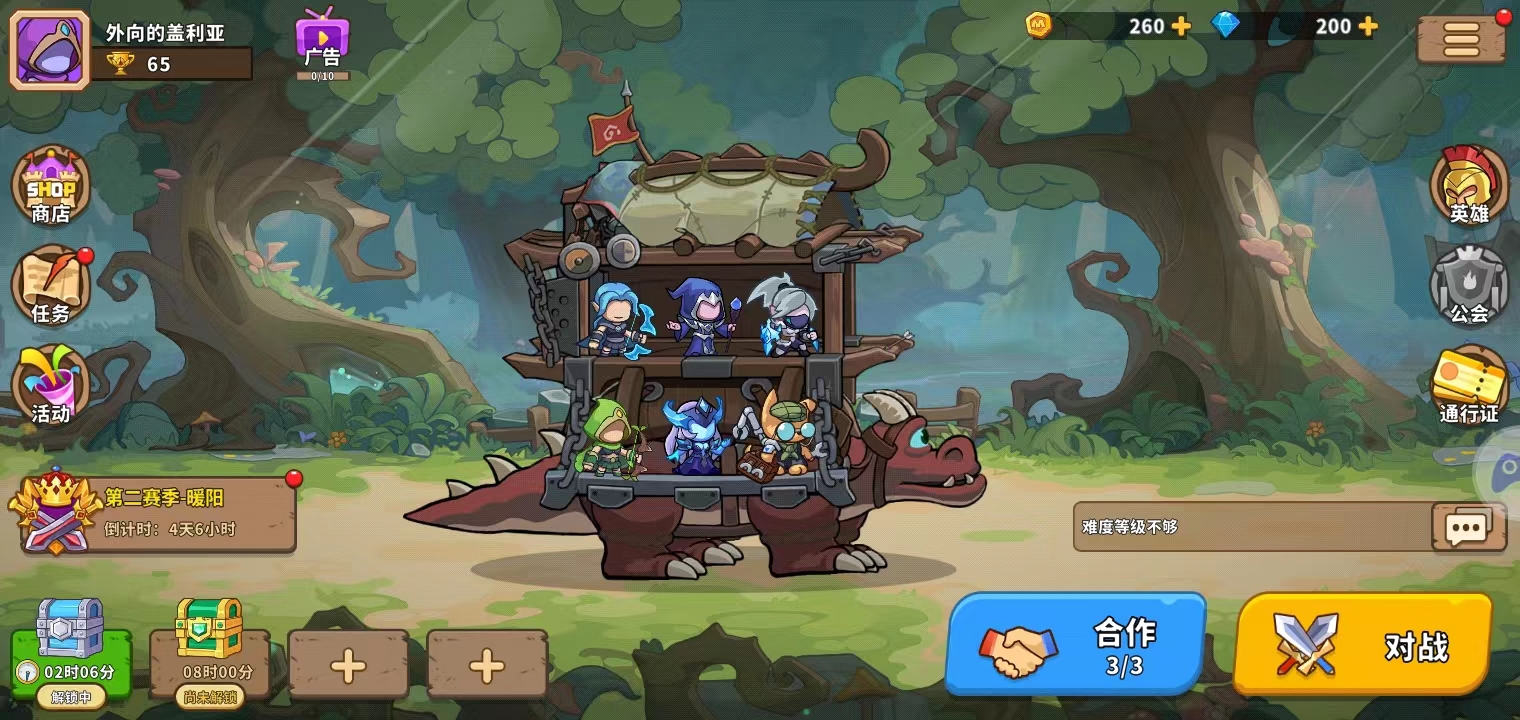Open chat with the speech bubble button
This screenshot has height=720, width=1520.
tap(1467, 527)
